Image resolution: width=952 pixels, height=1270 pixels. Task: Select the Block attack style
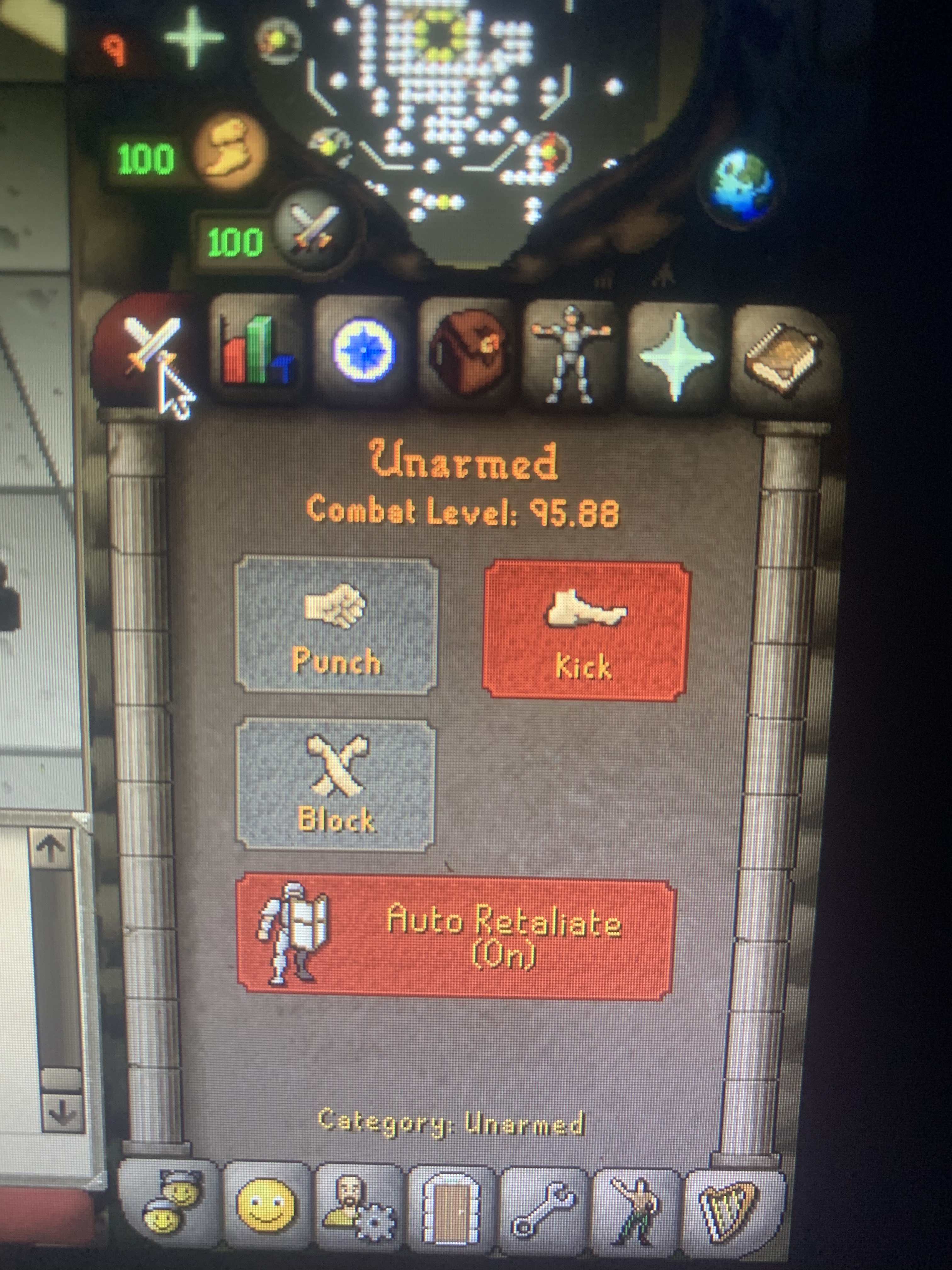[336, 787]
